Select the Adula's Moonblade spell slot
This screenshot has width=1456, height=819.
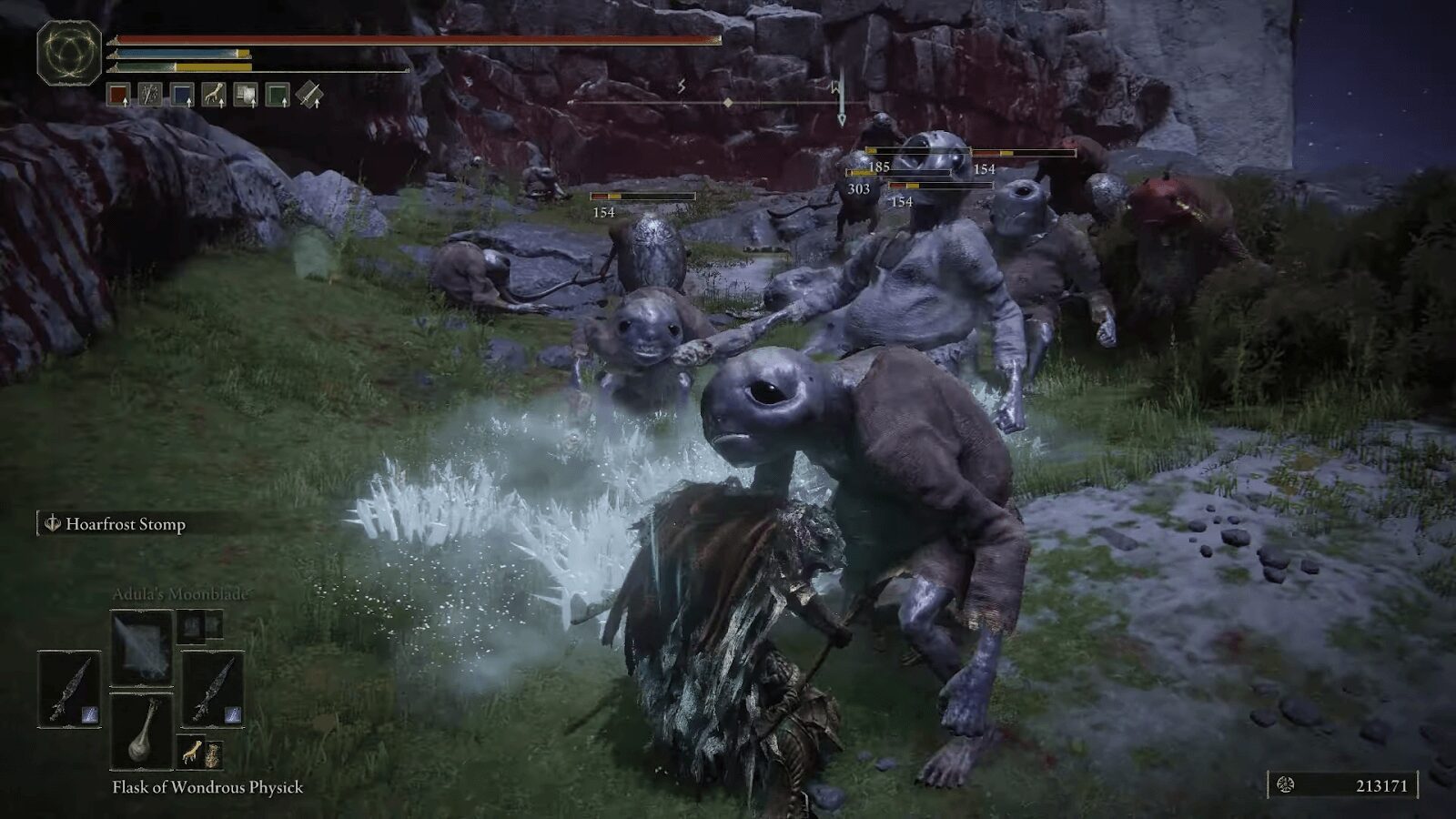pos(141,647)
